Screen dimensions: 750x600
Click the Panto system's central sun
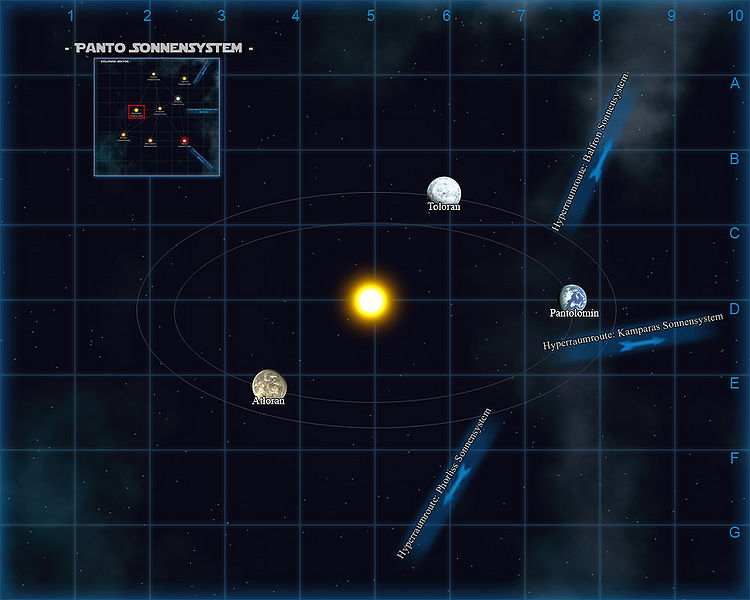pos(370,300)
